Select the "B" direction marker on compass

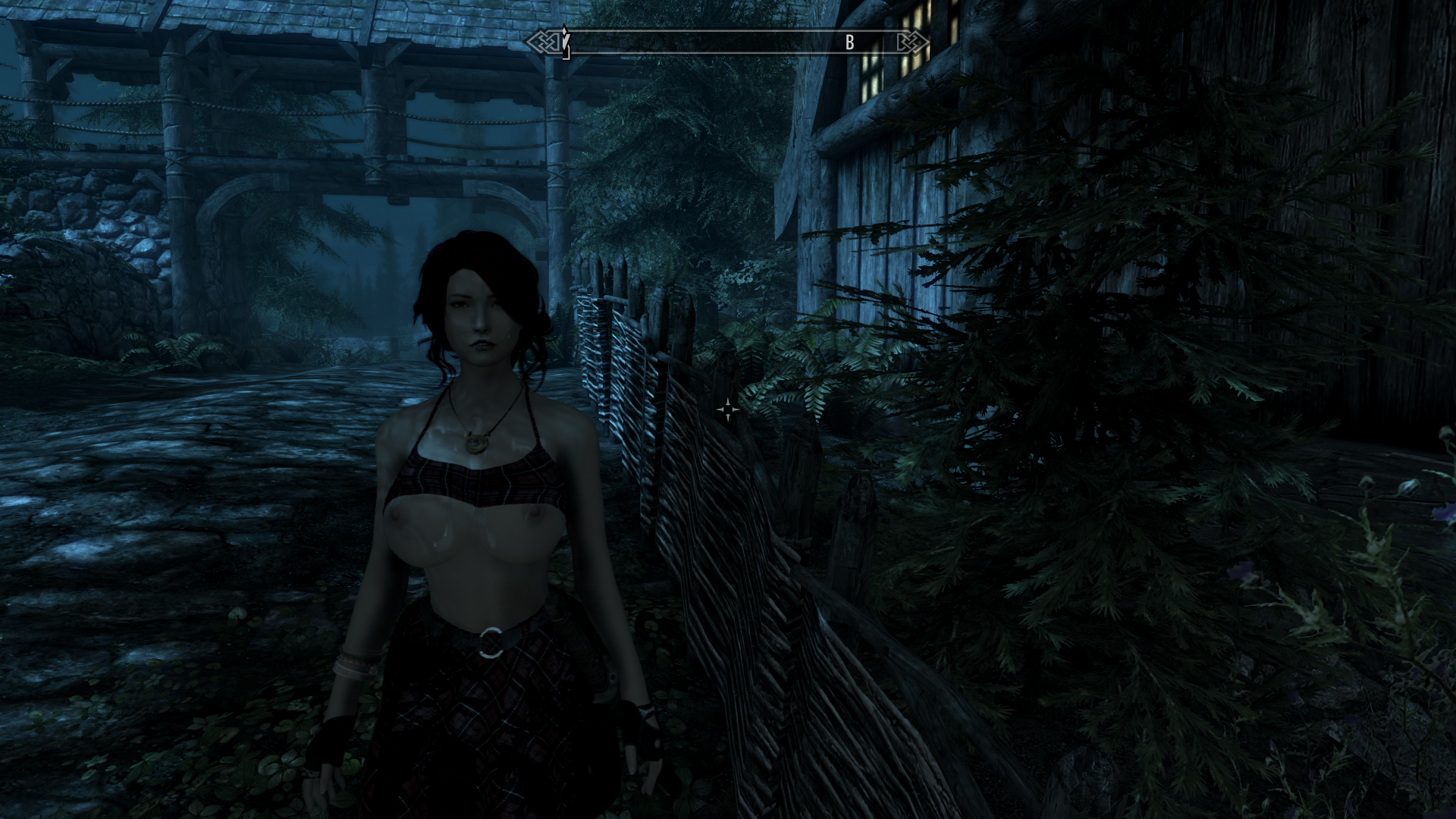(x=849, y=43)
